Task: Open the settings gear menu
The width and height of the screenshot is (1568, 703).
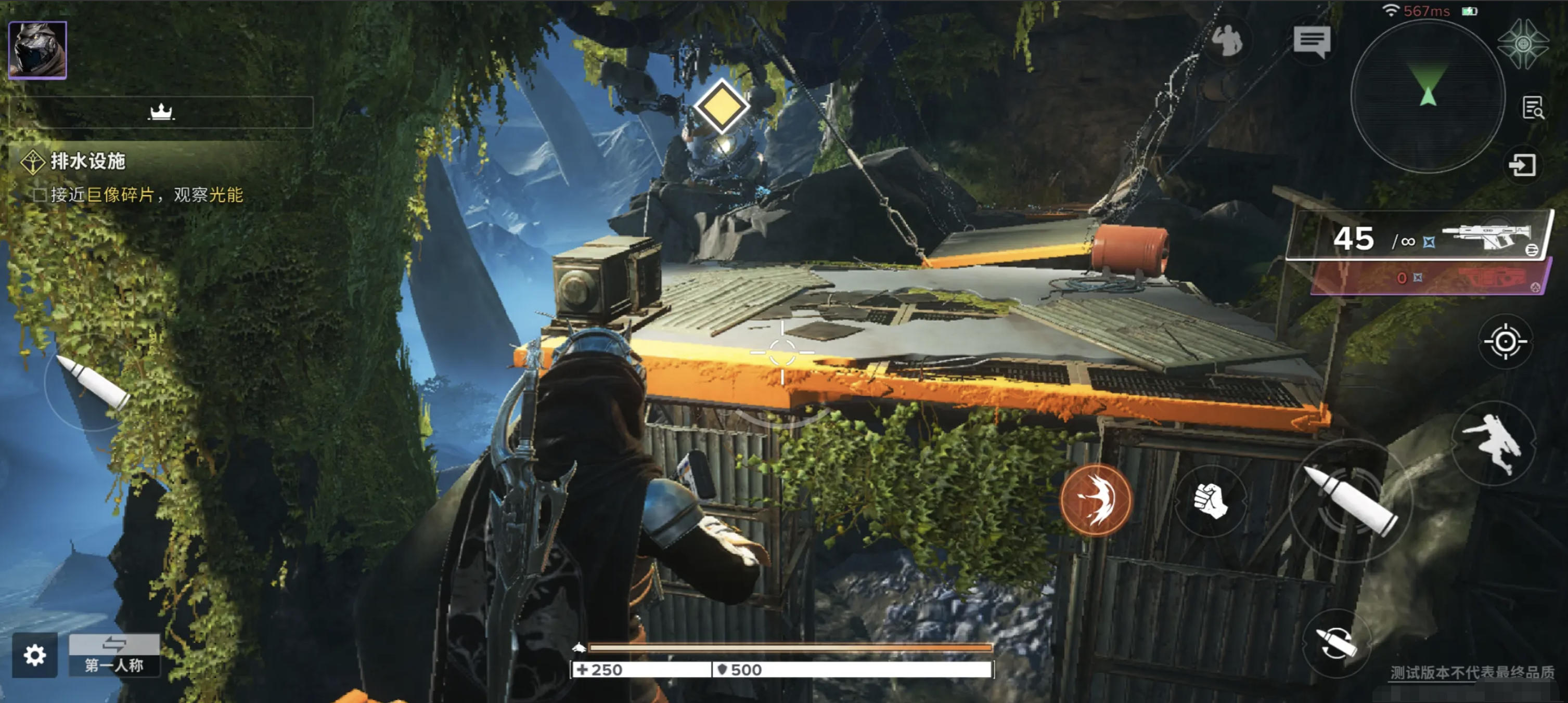Action: pos(35,655)
